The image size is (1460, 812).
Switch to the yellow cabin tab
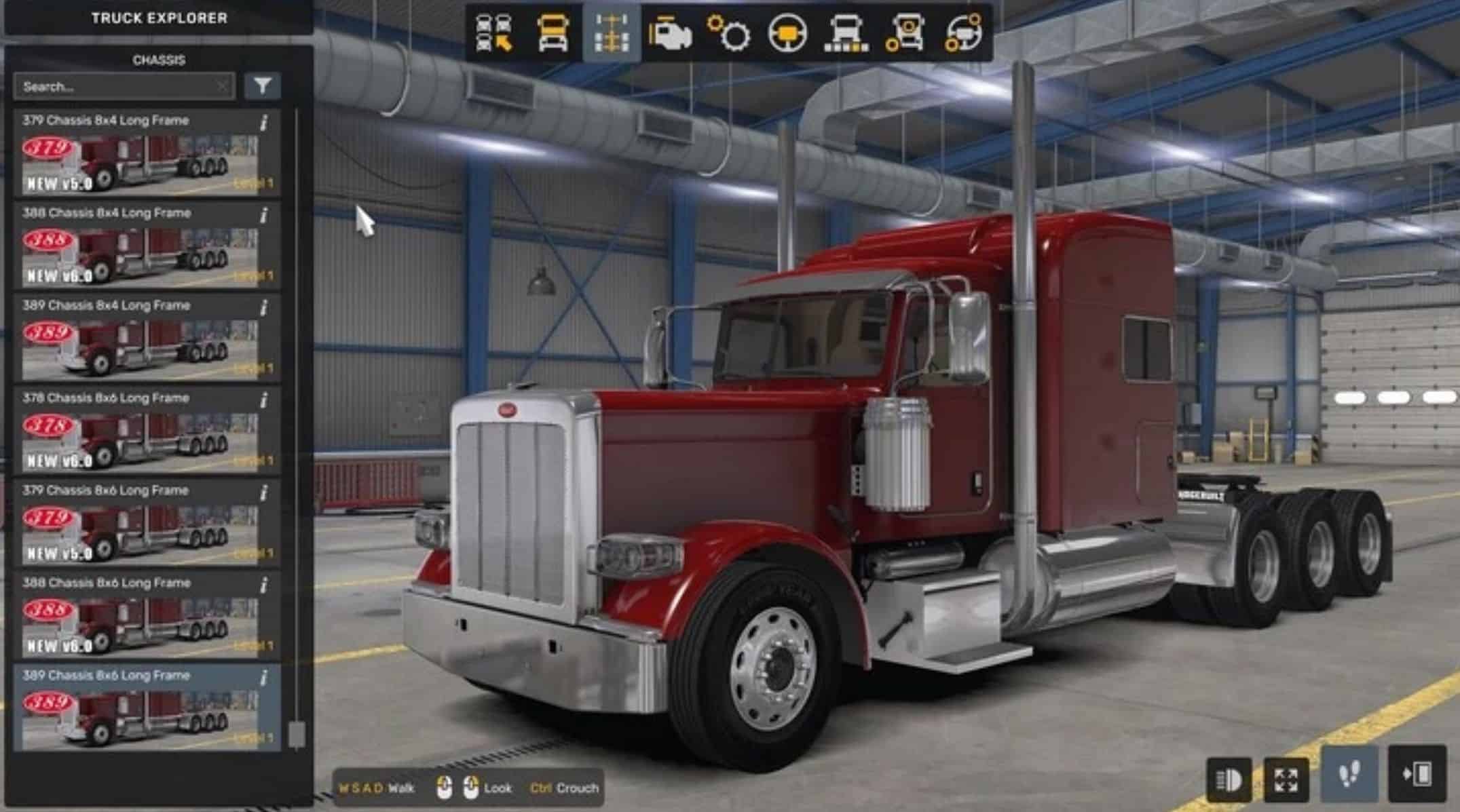point(553,33)
